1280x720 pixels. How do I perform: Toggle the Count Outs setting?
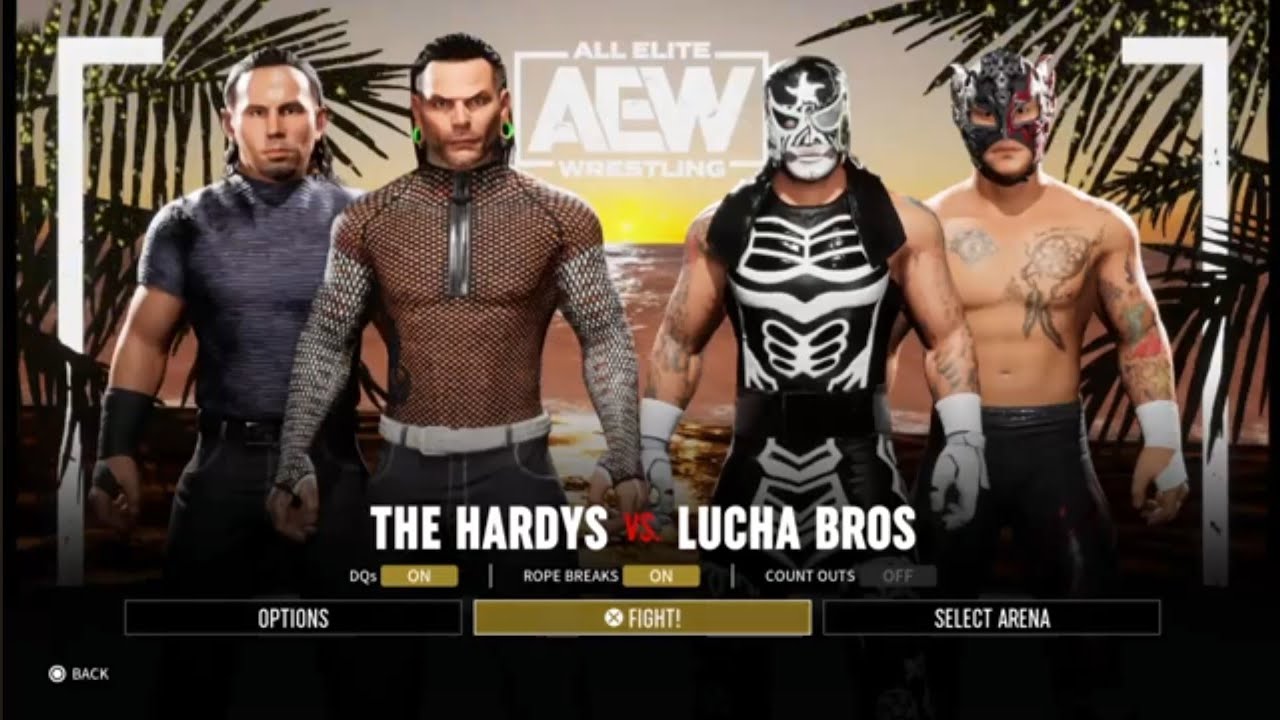[x=896, y=576]
